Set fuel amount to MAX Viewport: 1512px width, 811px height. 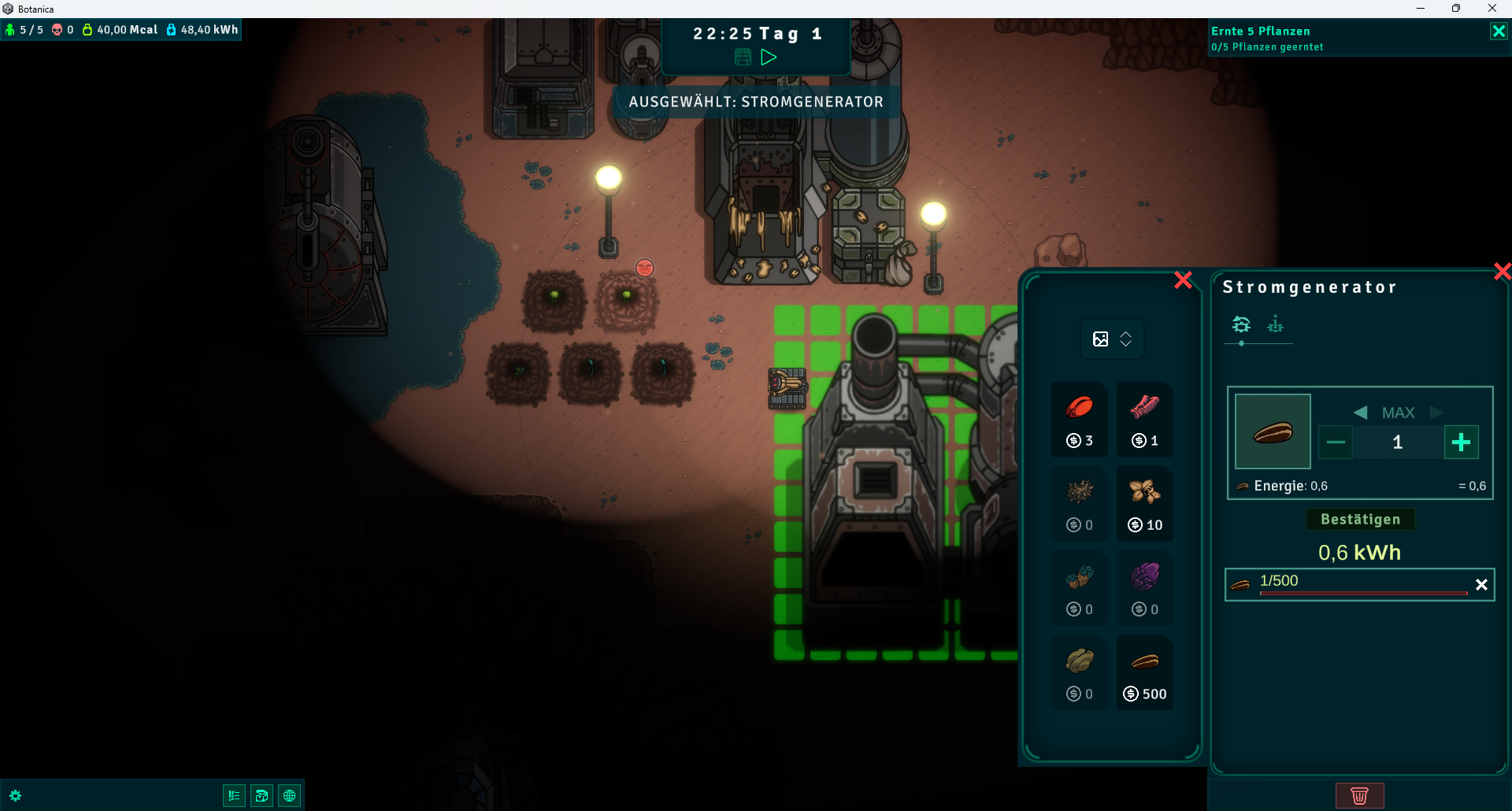coord(1398,413)
